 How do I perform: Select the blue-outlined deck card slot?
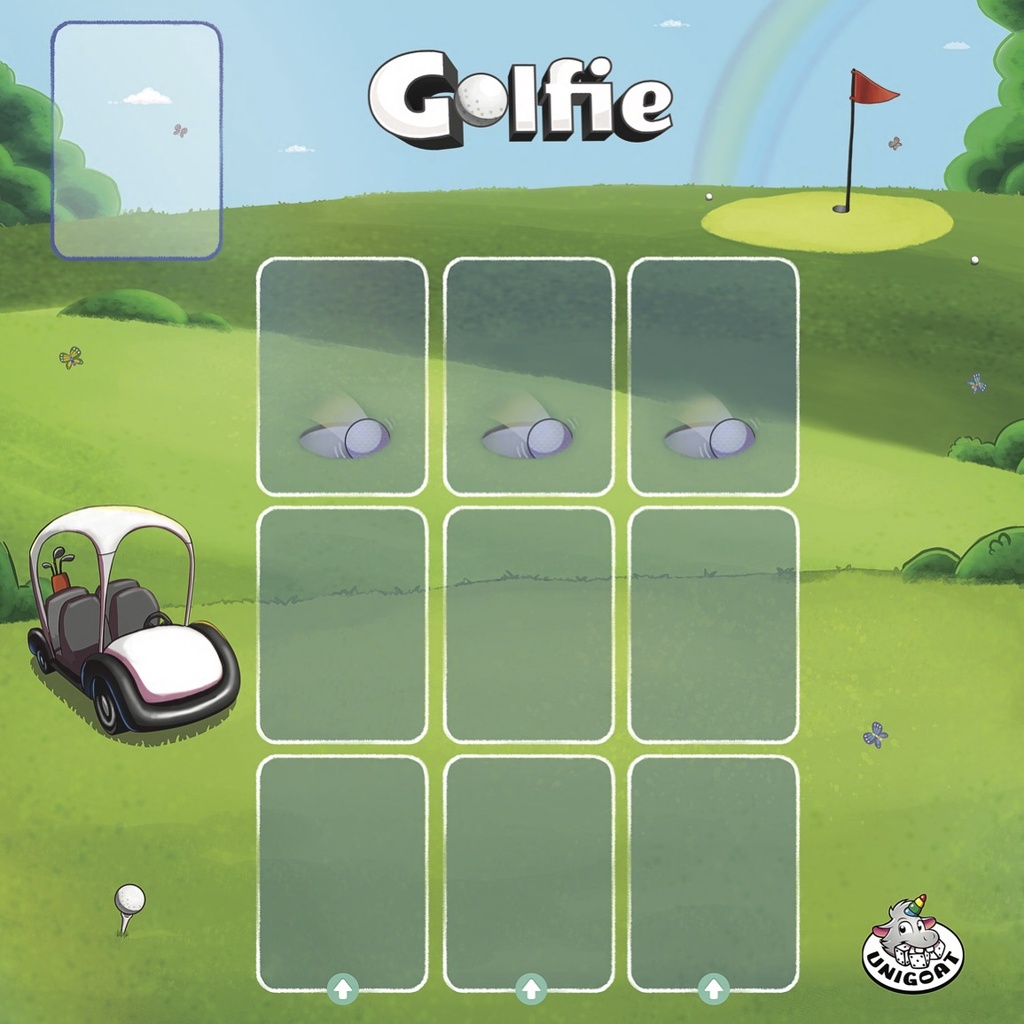coord(137,141)
